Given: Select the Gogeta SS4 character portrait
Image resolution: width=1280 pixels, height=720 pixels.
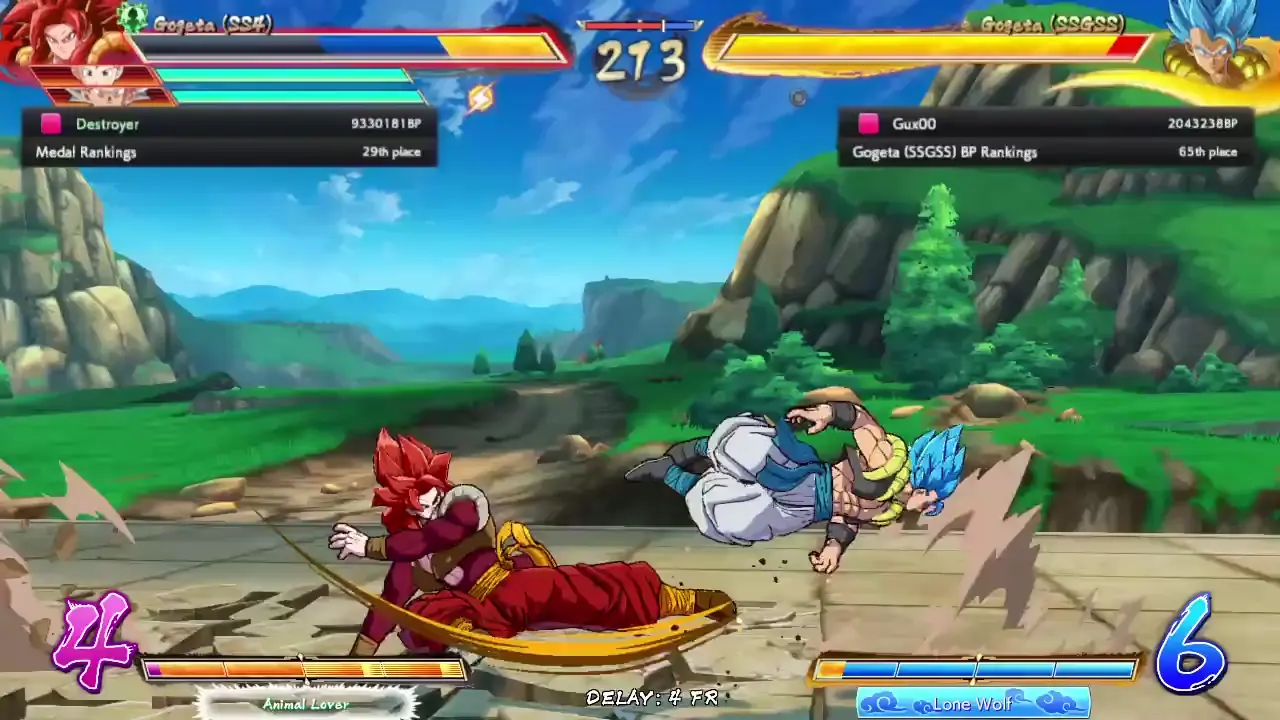Looking at the screenshot, I should point(55,40).
